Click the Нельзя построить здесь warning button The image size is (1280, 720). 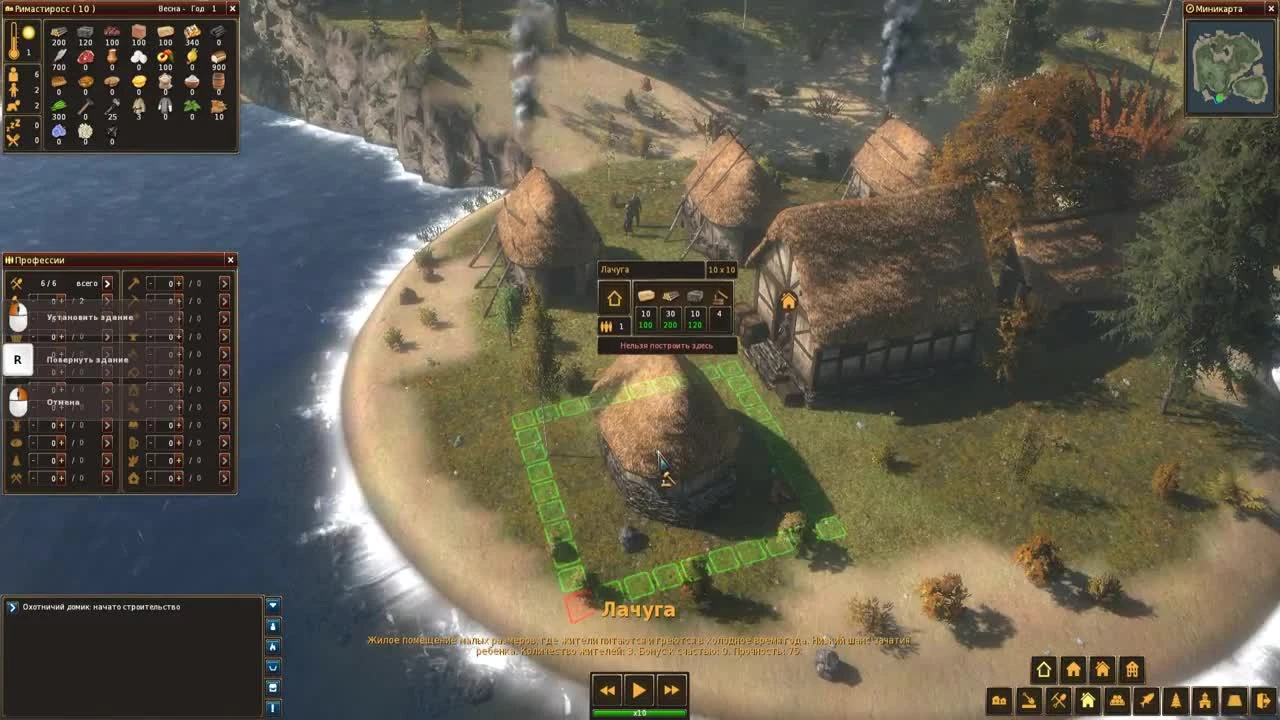pyautogui.click(x=667, y=344)
